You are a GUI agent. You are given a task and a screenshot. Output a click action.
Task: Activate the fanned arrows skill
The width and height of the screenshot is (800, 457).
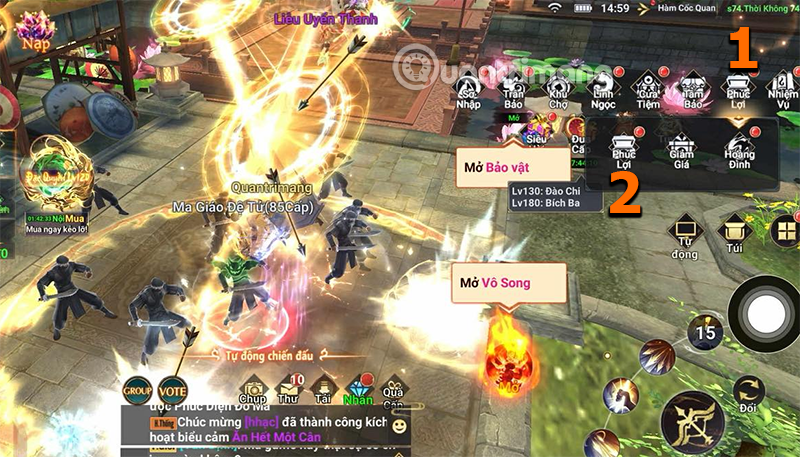(657, 356)
